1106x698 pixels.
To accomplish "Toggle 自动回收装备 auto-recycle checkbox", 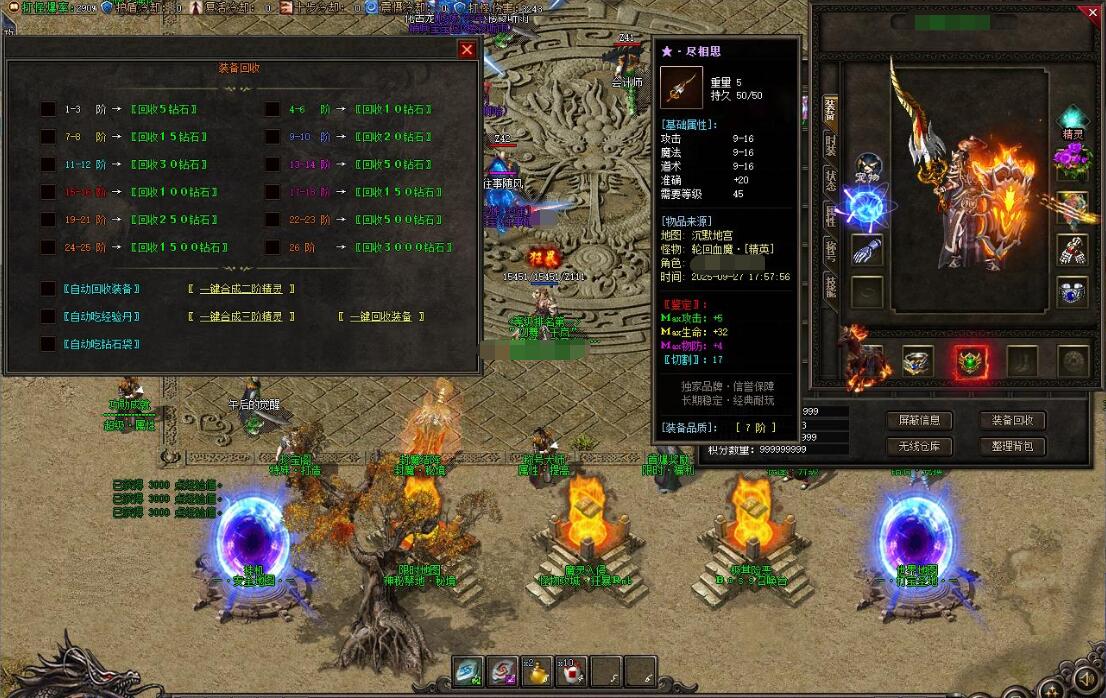I will [x=48, y=289].
